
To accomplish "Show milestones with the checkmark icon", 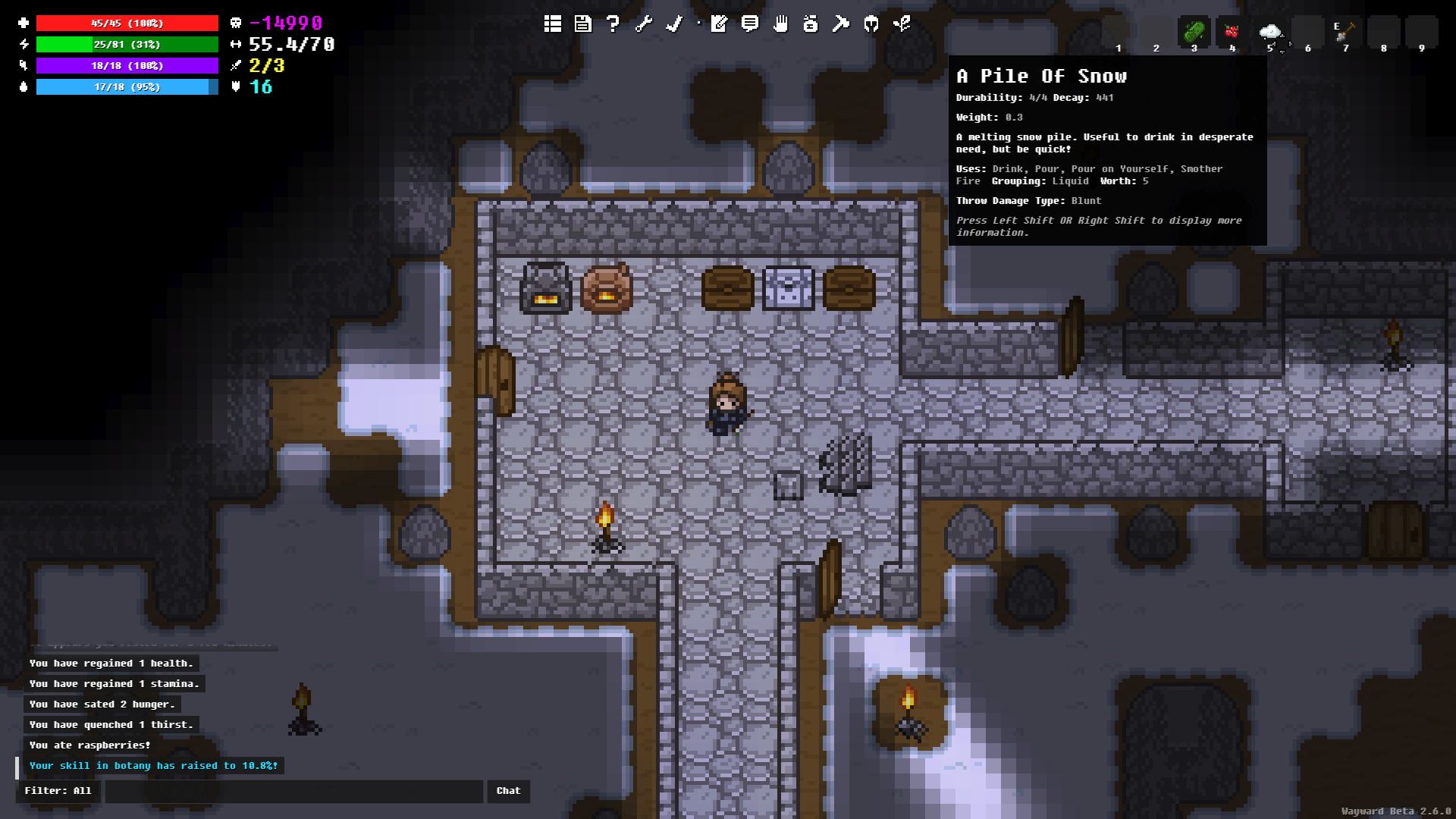I will coord(673,24).
